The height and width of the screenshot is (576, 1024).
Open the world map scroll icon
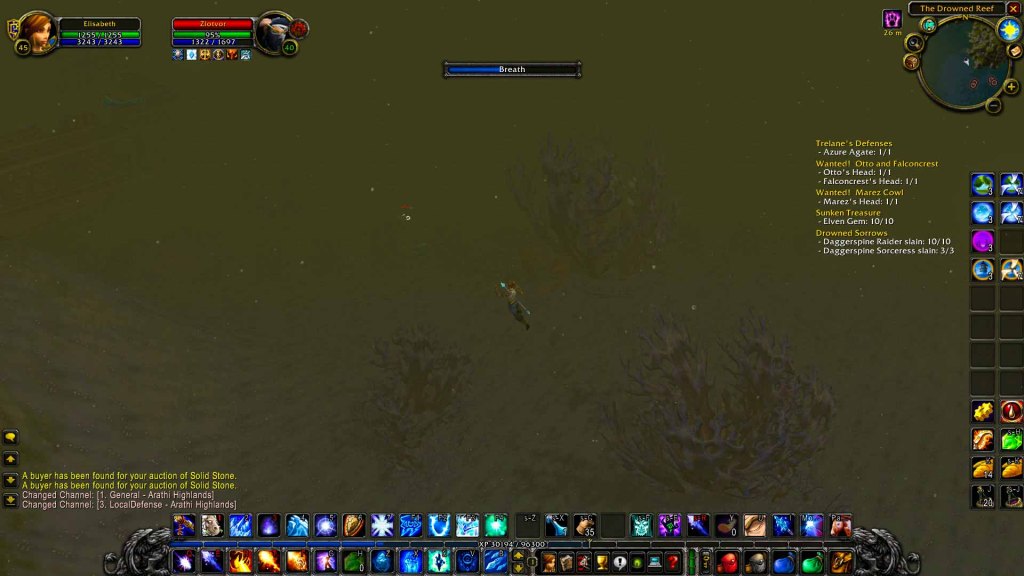[x=1014, y=51]
